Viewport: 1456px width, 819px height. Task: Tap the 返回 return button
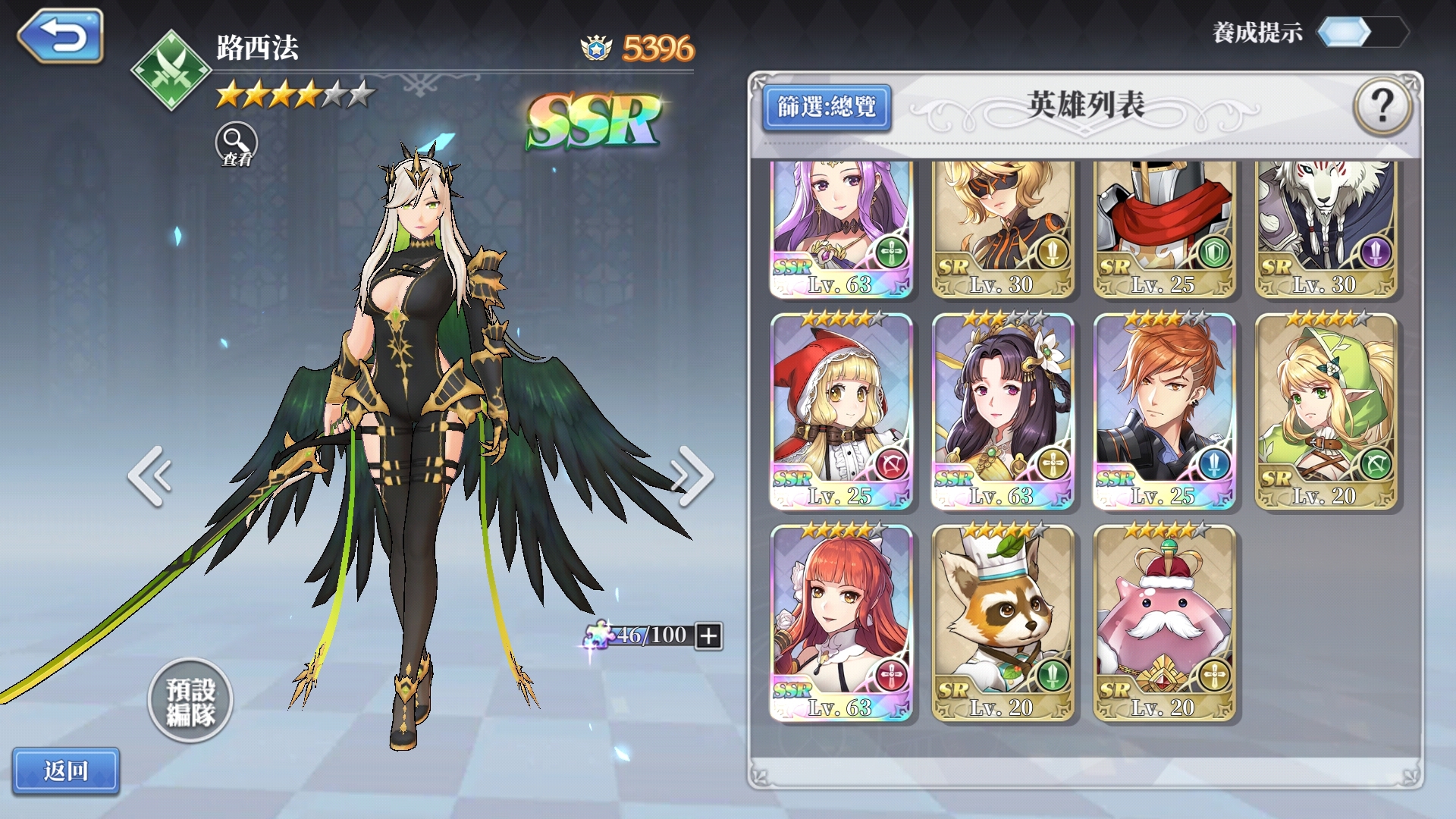coord(66,770)
